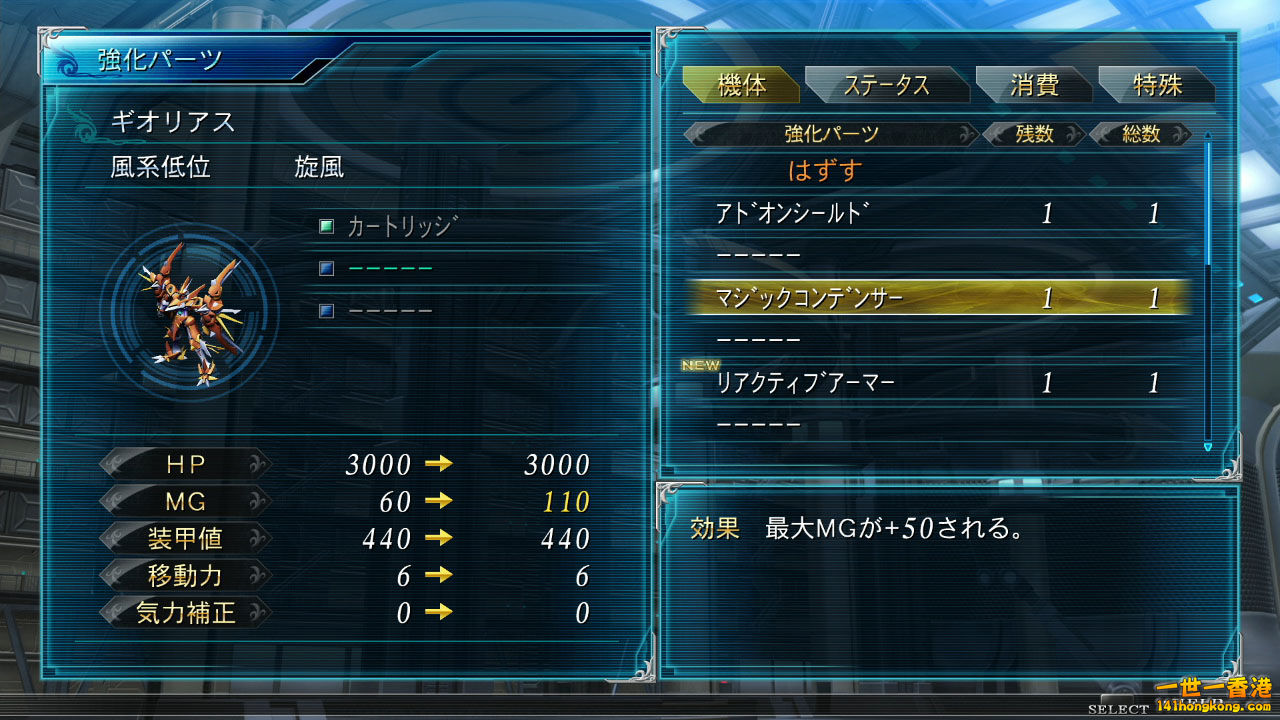1280x720 pixels.
Task: Click the 強化パーツ column header
Action: tap(831, 134)
